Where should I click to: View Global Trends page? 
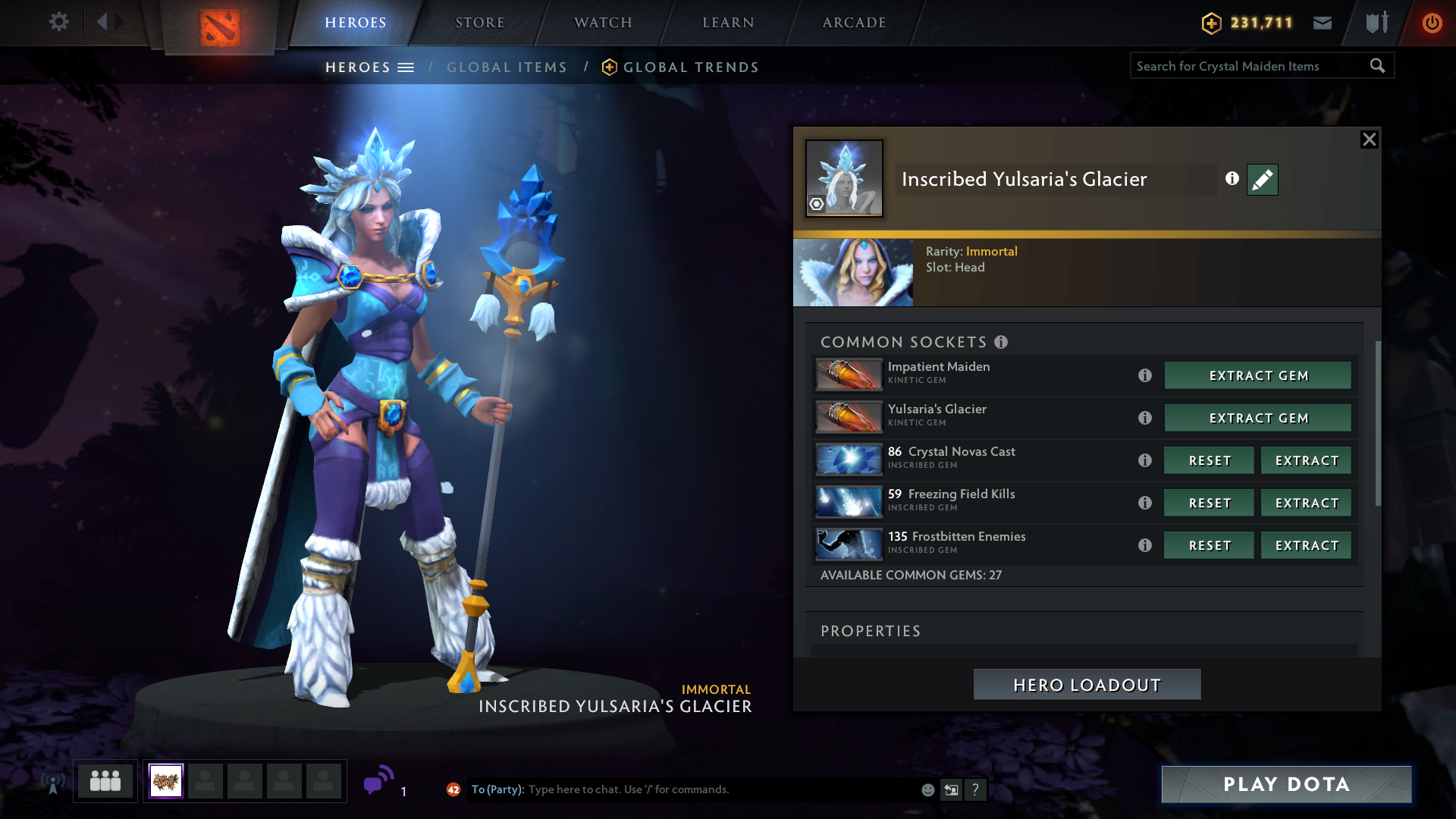[x=690, y=67]
